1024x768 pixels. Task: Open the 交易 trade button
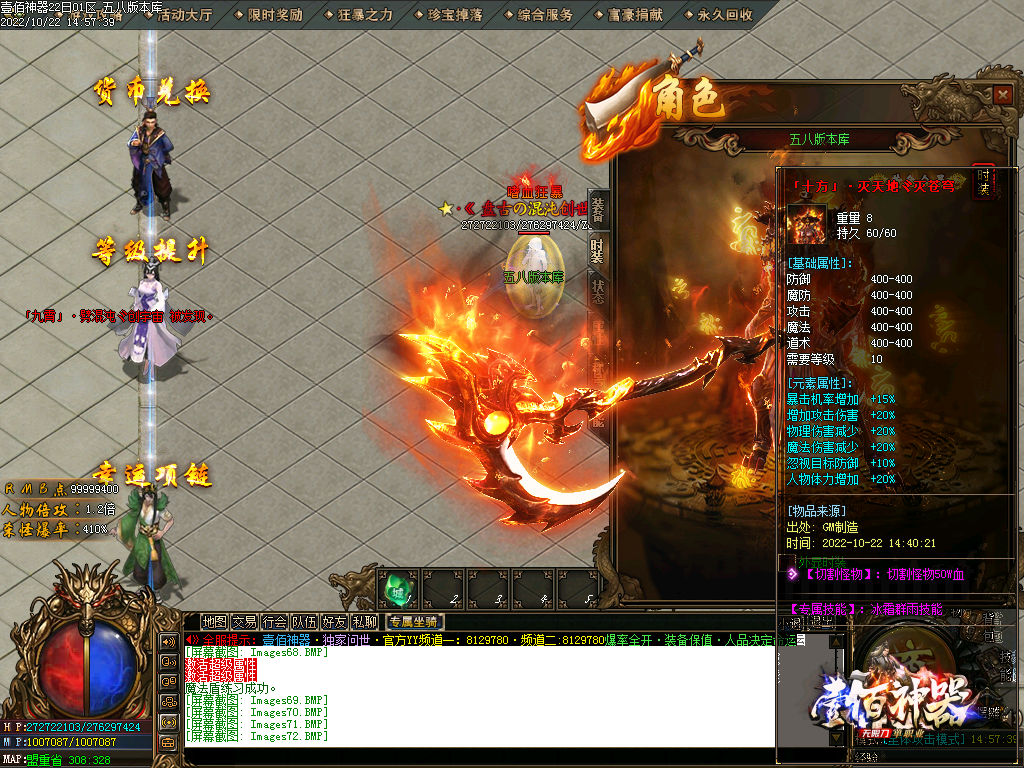pos(244,621)
